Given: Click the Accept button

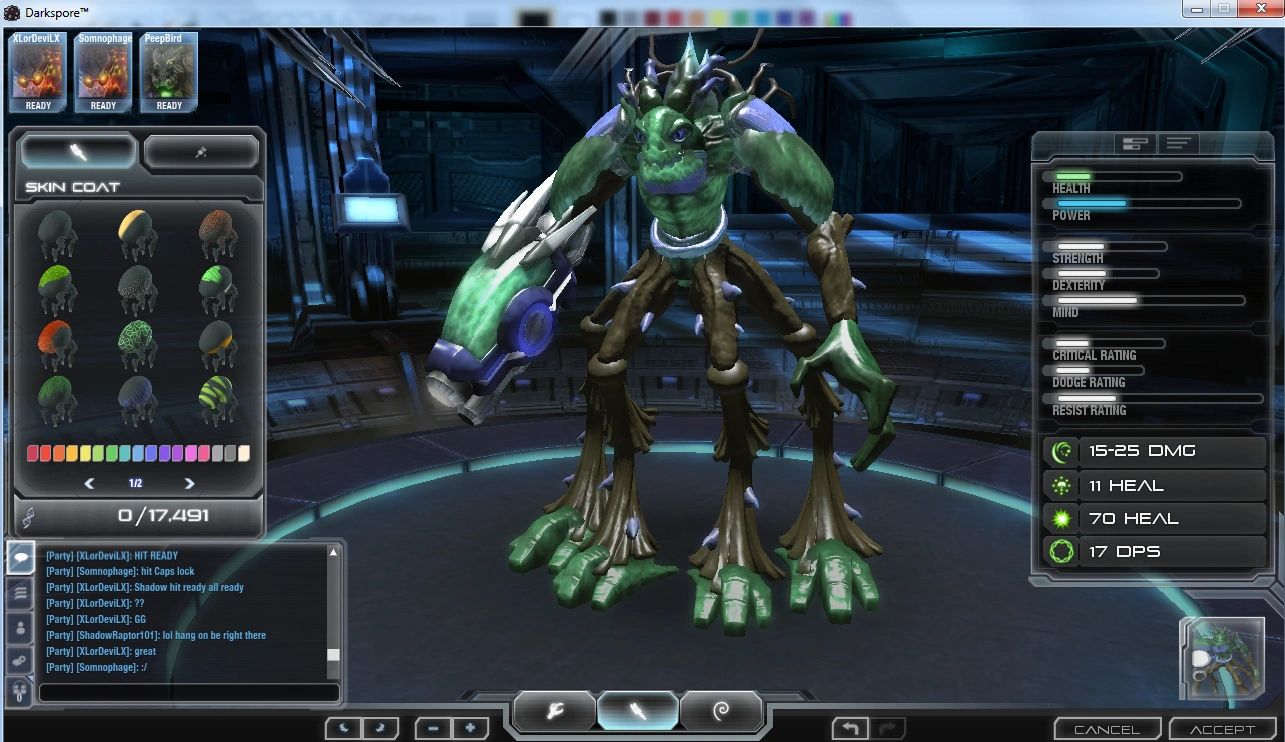Looking at the screenshot, I should (1222, 728).
